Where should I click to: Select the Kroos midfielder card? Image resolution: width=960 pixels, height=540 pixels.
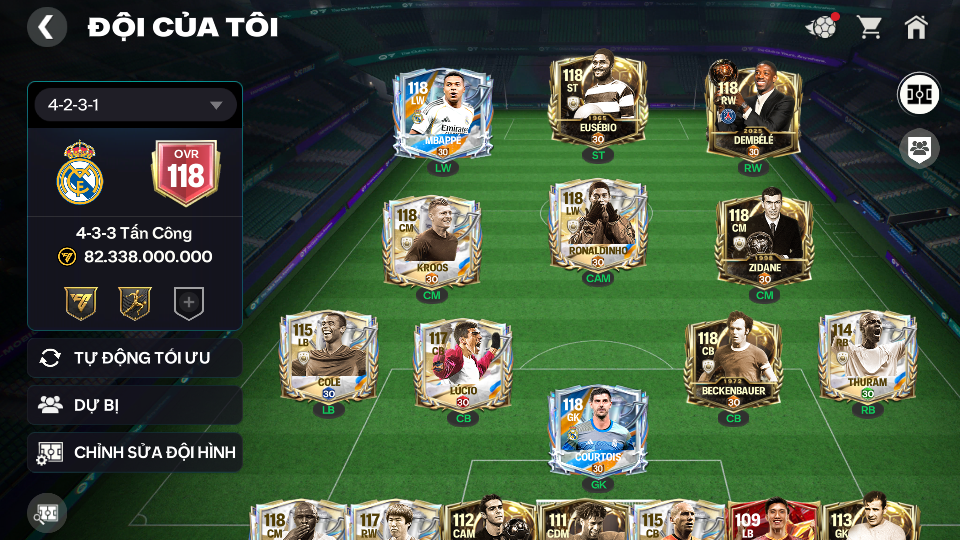pos(432,241)
